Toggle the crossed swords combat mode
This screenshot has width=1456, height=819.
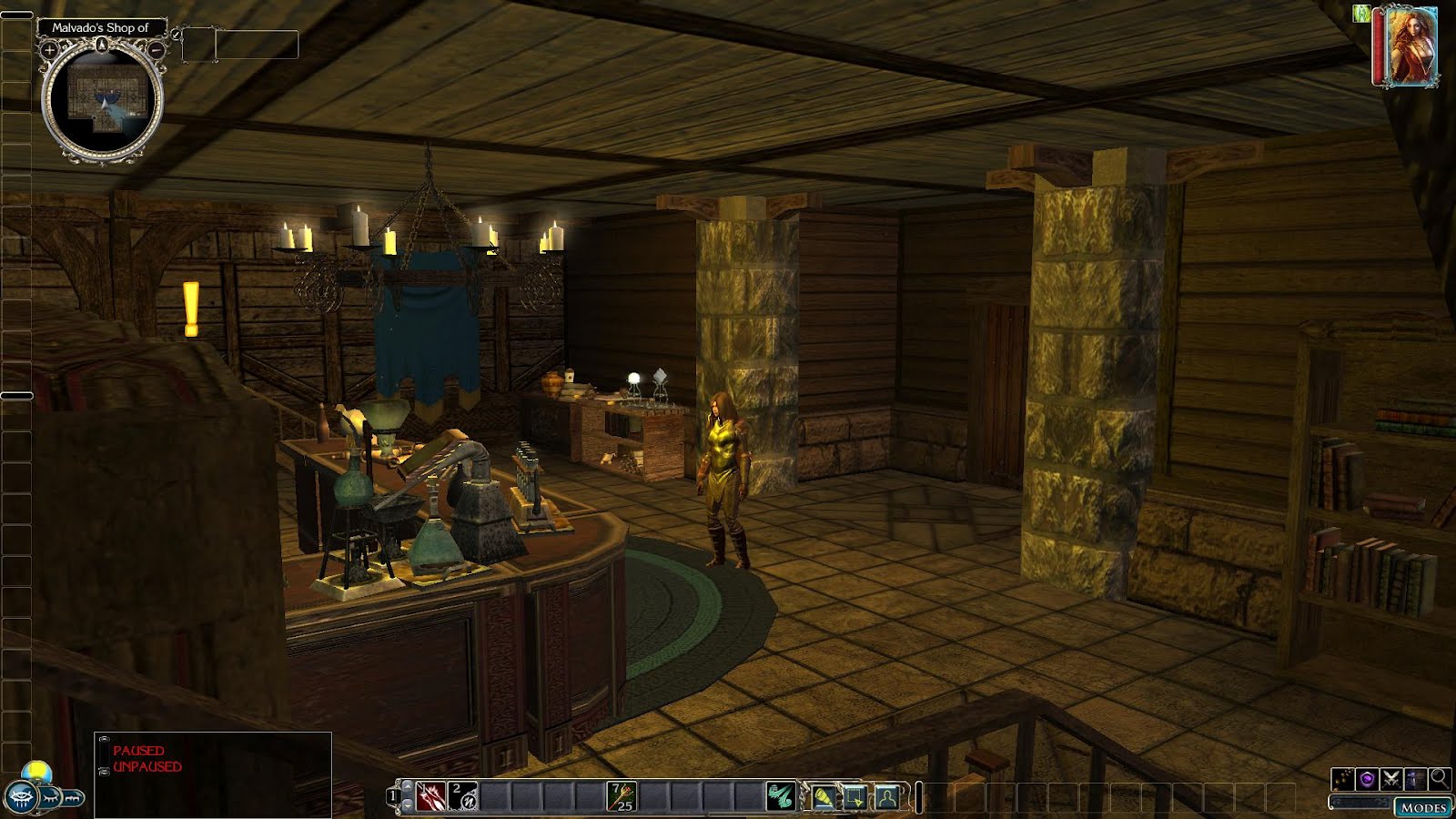(x=1390, y=779)
